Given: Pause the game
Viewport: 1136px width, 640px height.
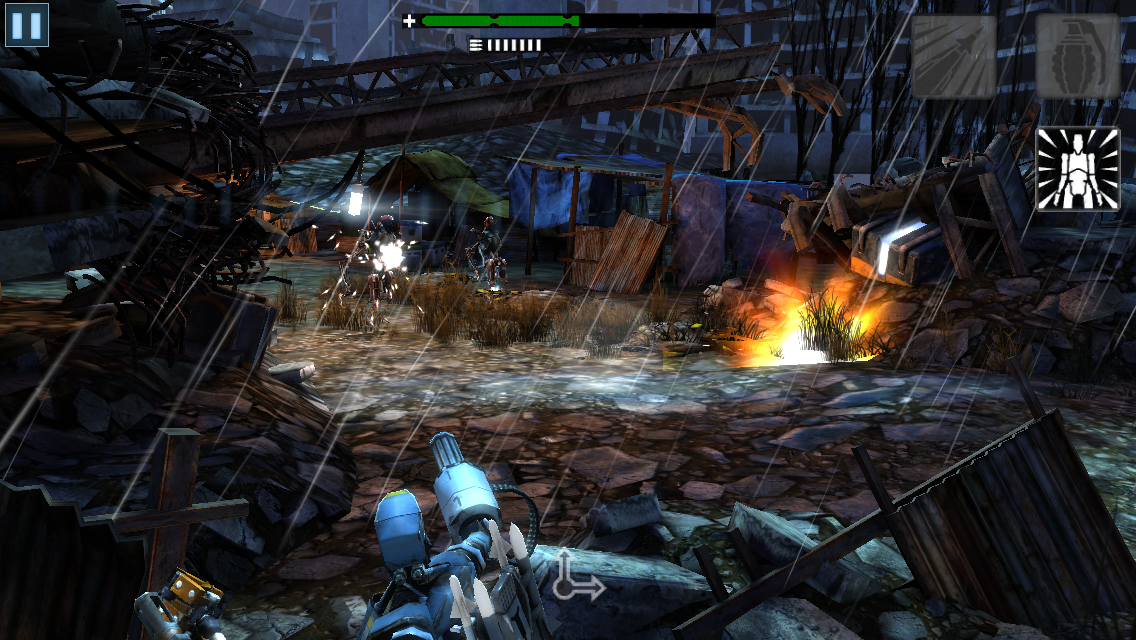Looking at the screenshot, I should [x=27, y=25].
